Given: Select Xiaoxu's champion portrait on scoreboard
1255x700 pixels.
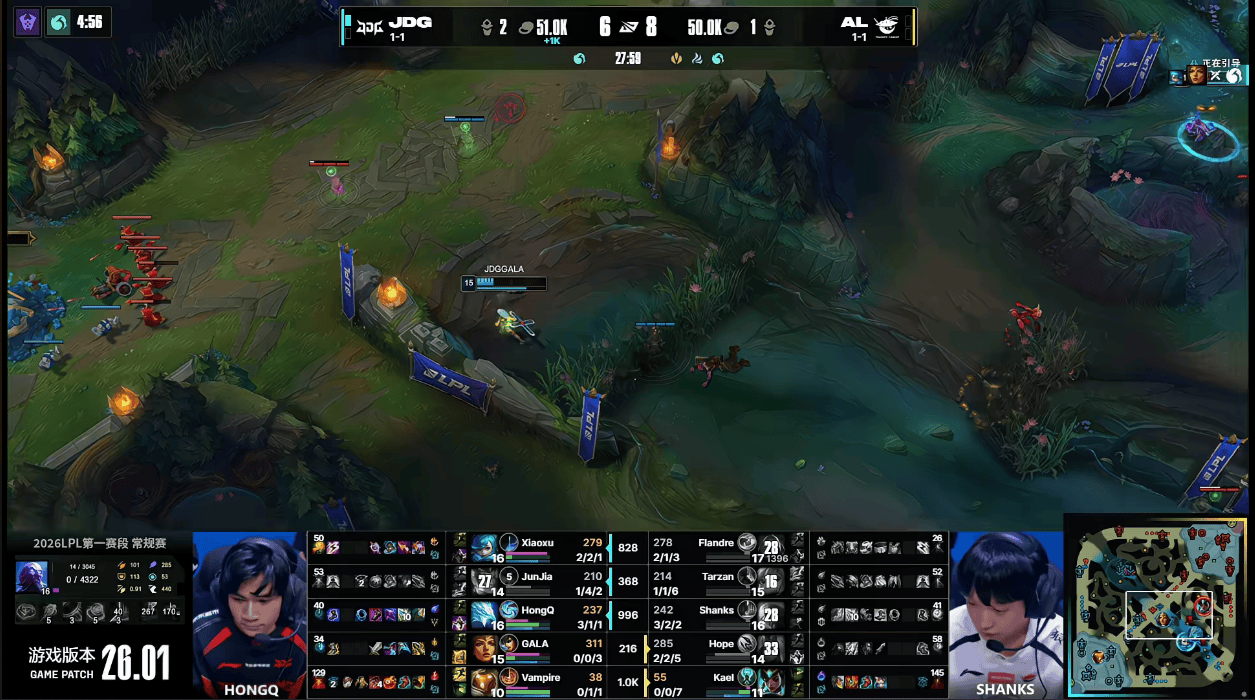Looking at the screenshot, I should point(485,547).
